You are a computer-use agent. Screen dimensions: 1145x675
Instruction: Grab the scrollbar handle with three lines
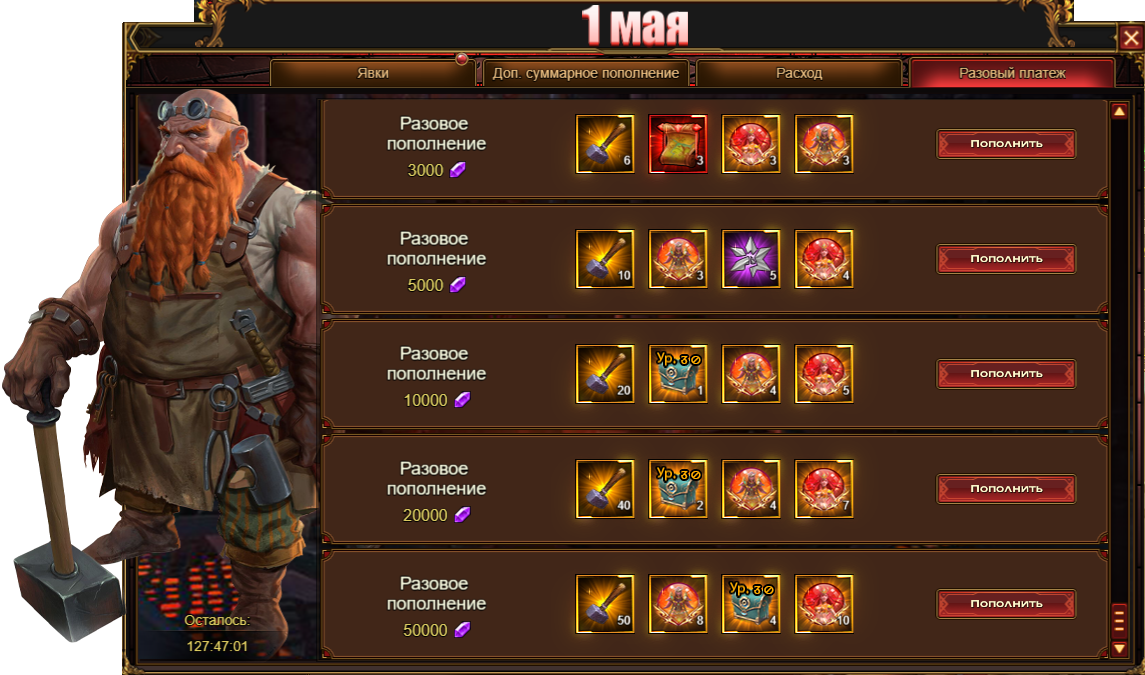tap(1120, 623)
